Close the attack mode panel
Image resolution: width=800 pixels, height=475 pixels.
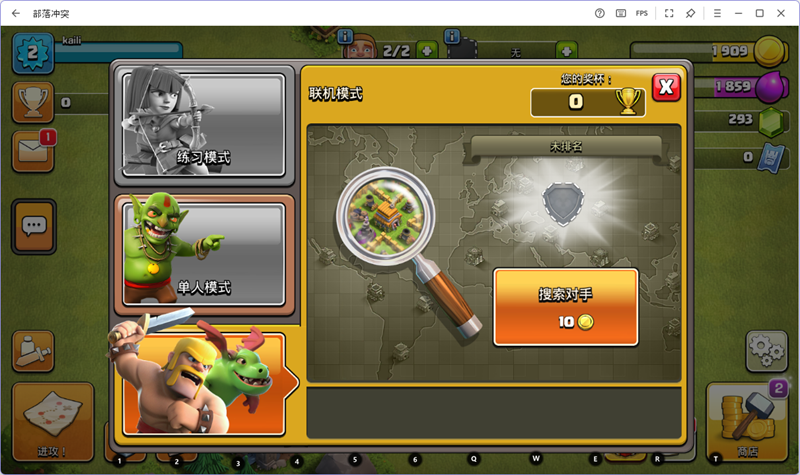[666, 87]
